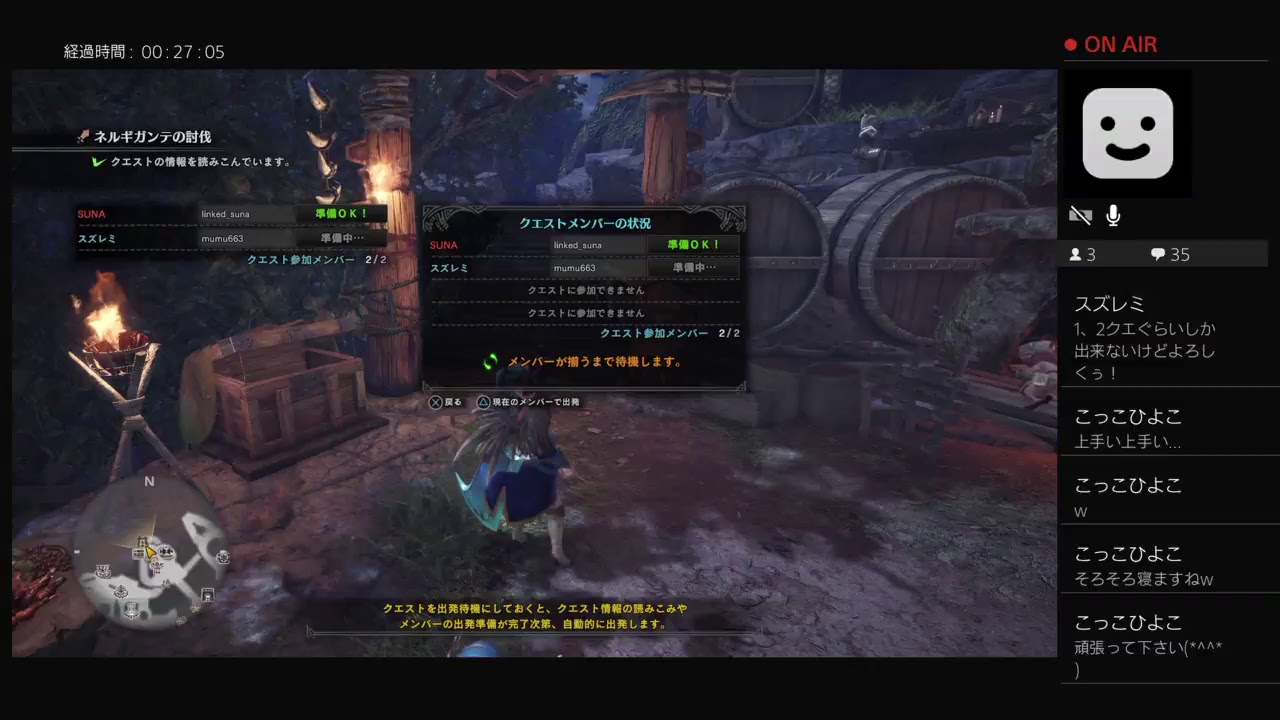This screenshot has height=720, width=1280.
Task: Click the viewer count person icon
Action: [x=1076, y=254]
